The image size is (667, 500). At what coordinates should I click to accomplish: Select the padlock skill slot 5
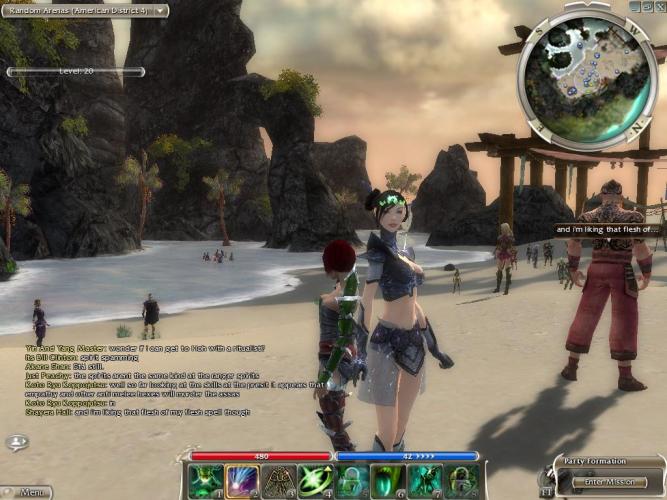352,481
